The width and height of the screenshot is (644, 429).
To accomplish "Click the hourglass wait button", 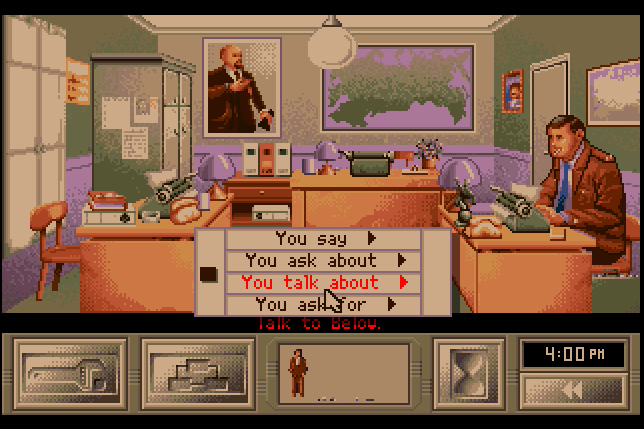I will click(467, 374).
